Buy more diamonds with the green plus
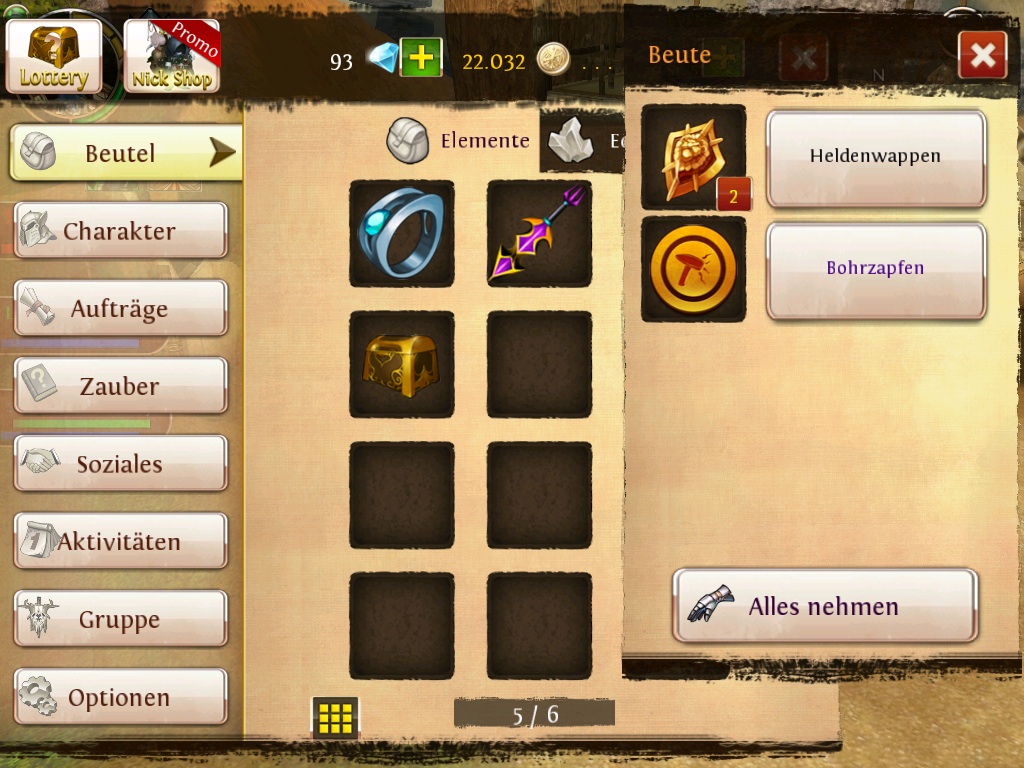Viewport: 1024px width, 768px height. (421, 58)
